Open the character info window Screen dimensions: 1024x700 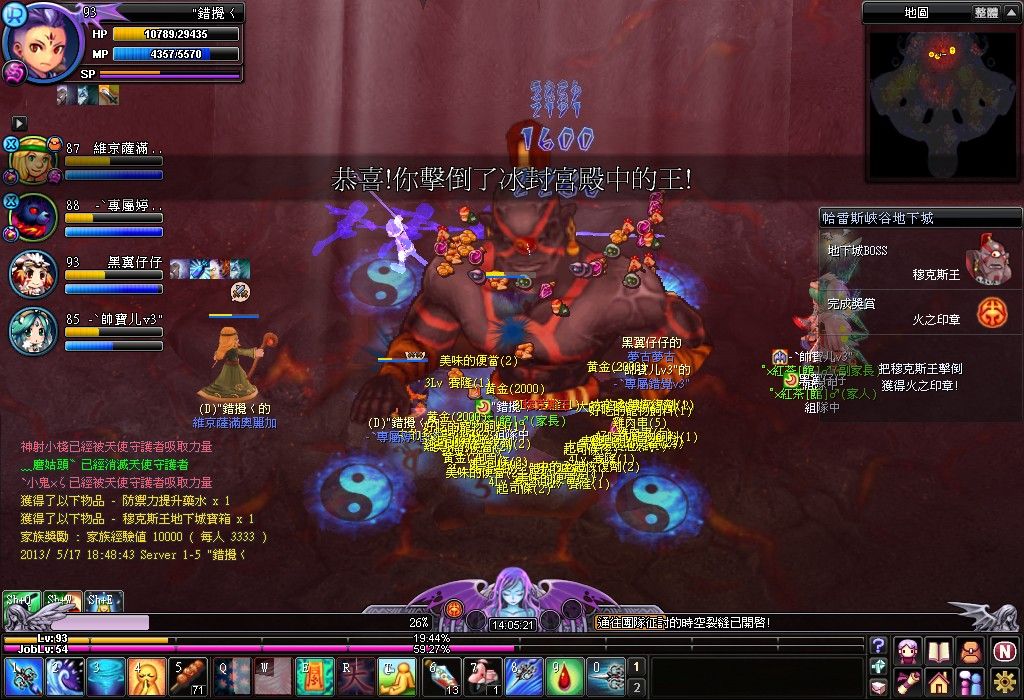pos(908,648)
